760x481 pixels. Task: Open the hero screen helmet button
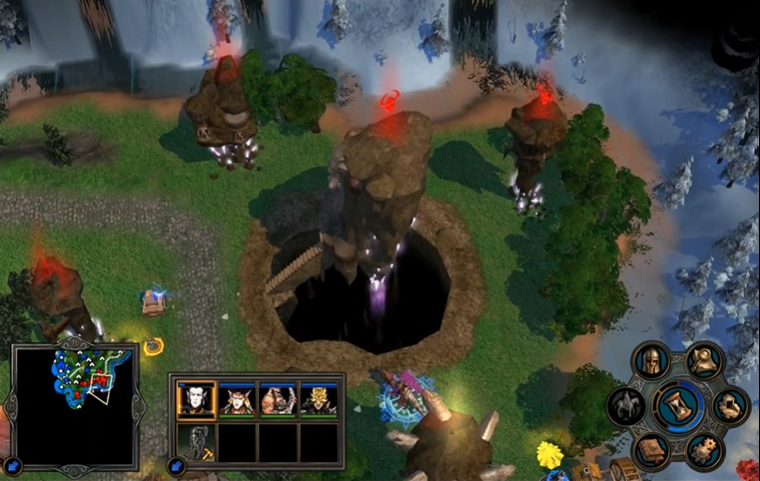(653, 360)
